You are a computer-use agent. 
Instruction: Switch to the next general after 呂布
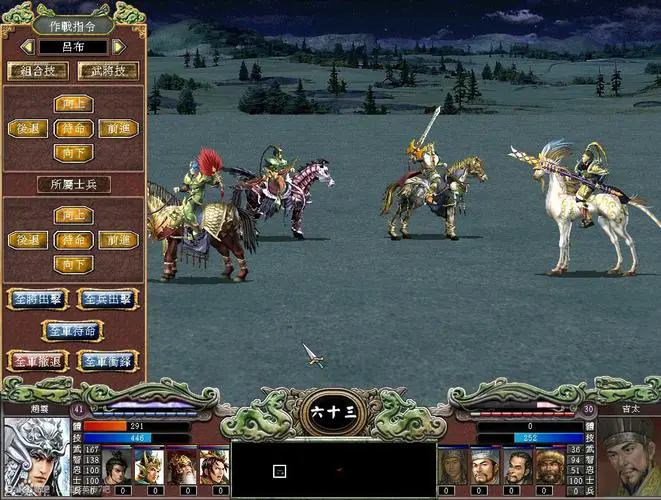[x=119, y=46]
